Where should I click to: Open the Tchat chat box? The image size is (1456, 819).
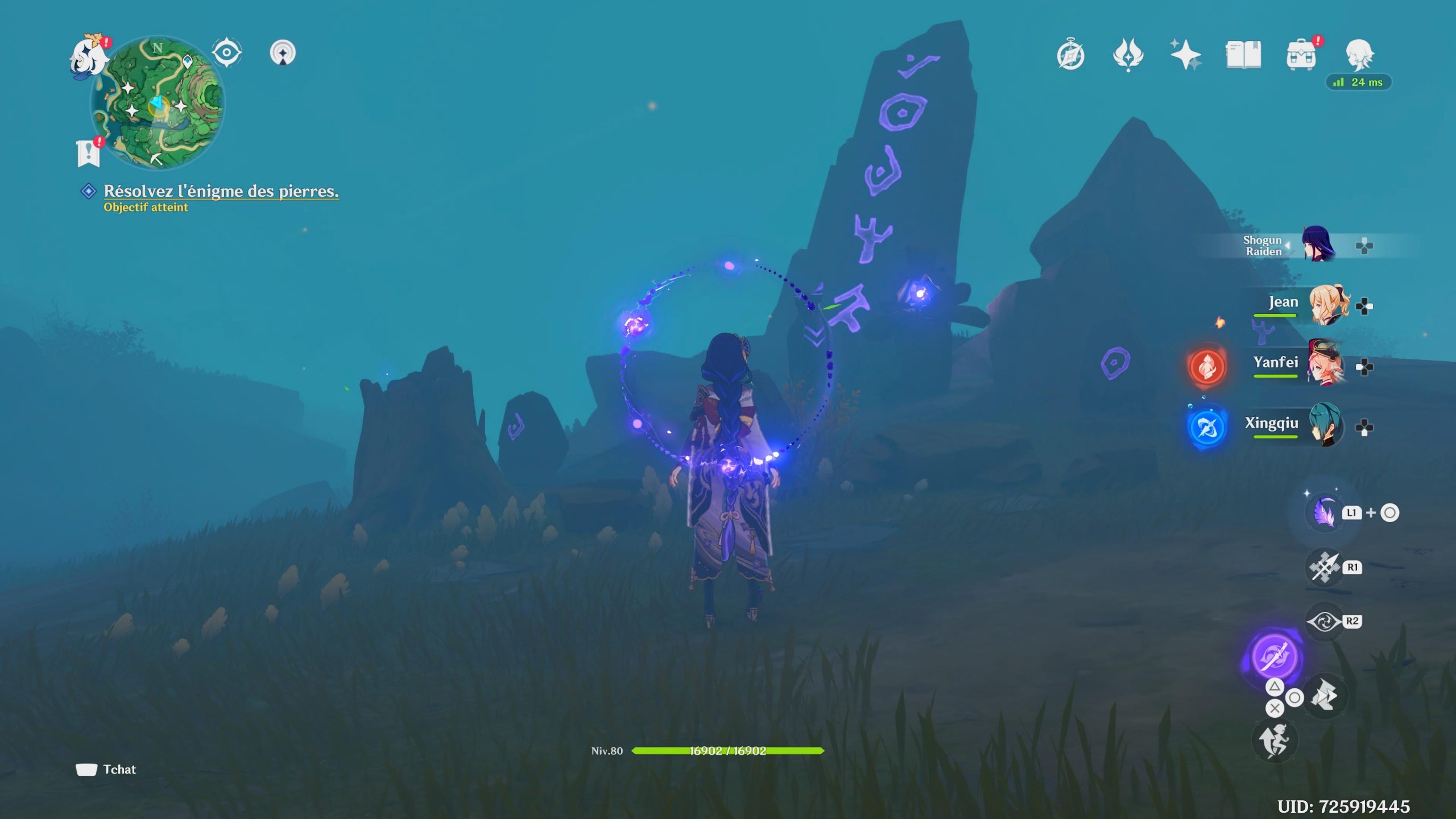click(107, 770)
